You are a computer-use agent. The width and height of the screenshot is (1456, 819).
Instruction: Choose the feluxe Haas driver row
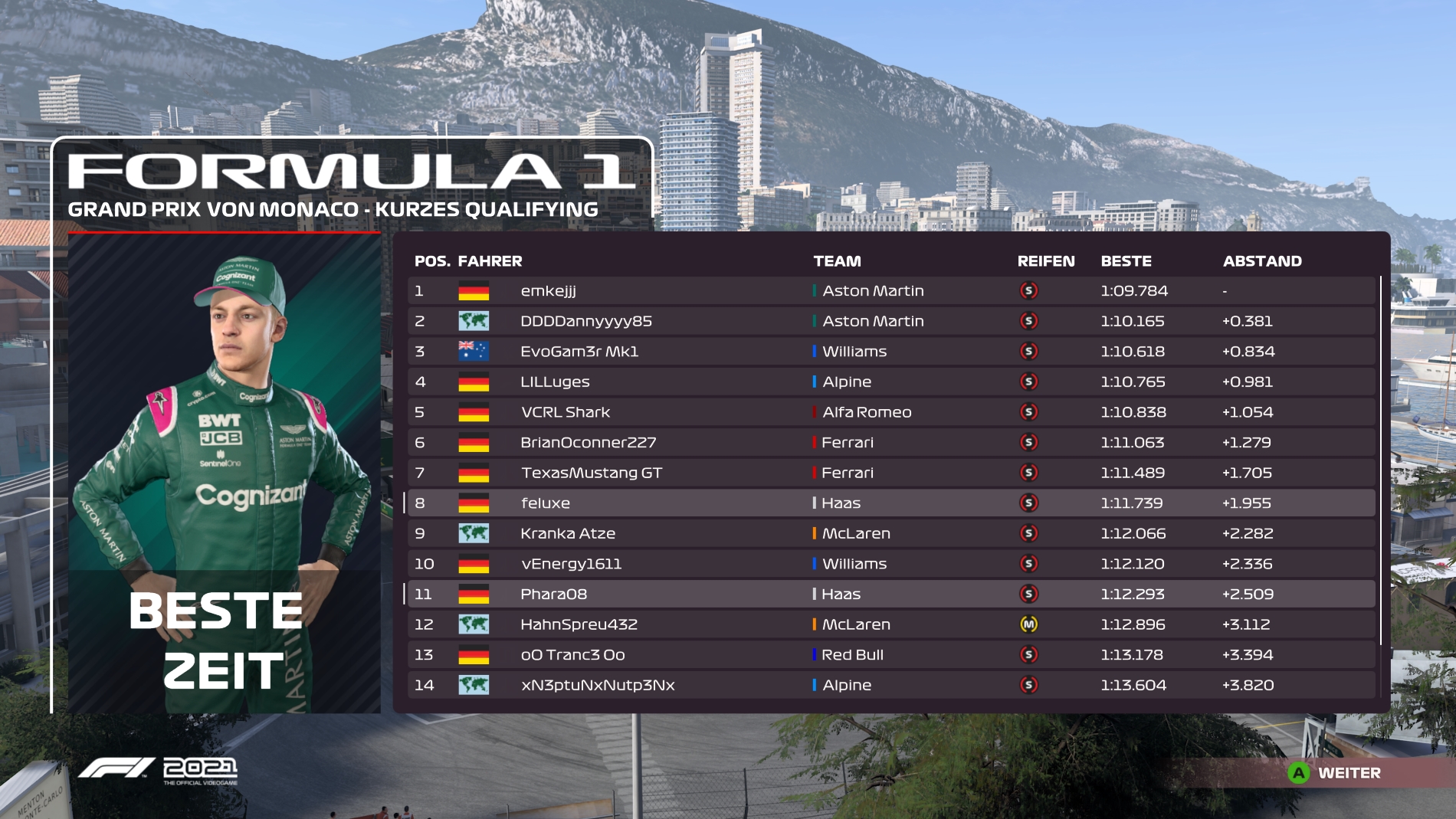(x=889, y=503)
